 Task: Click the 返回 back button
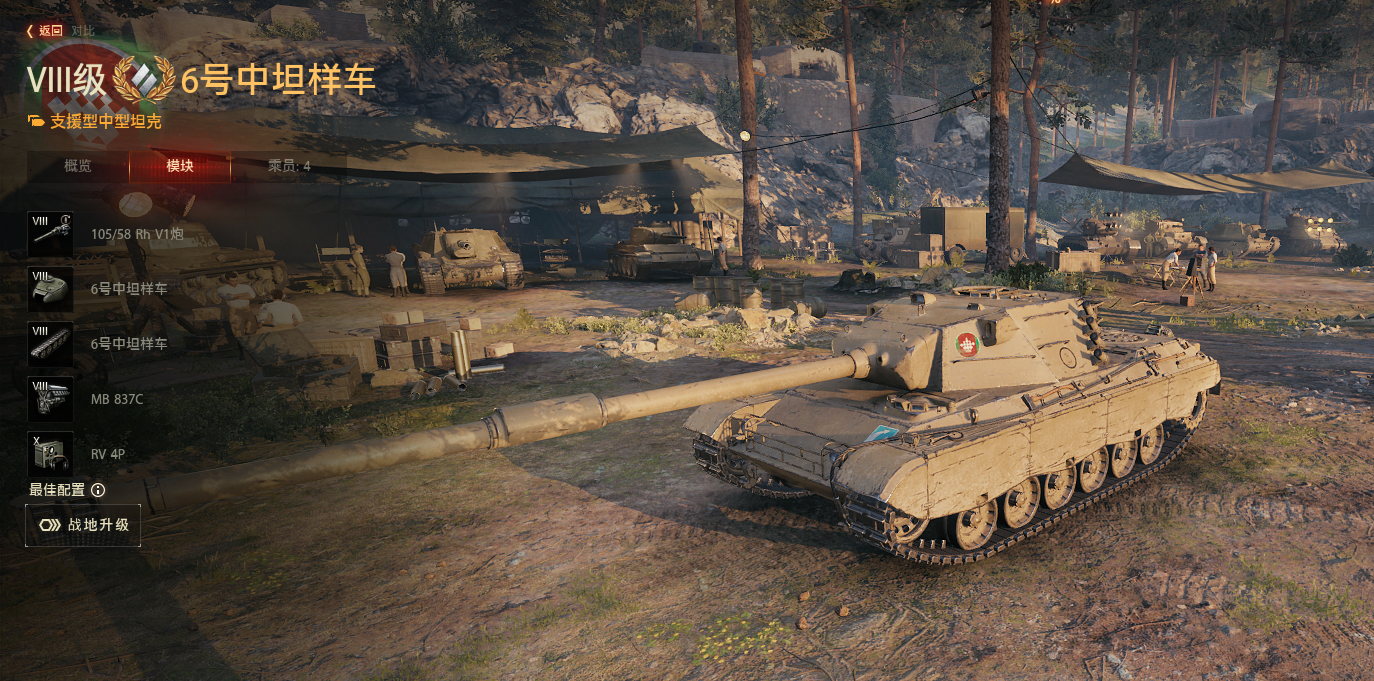click(46, 31)
